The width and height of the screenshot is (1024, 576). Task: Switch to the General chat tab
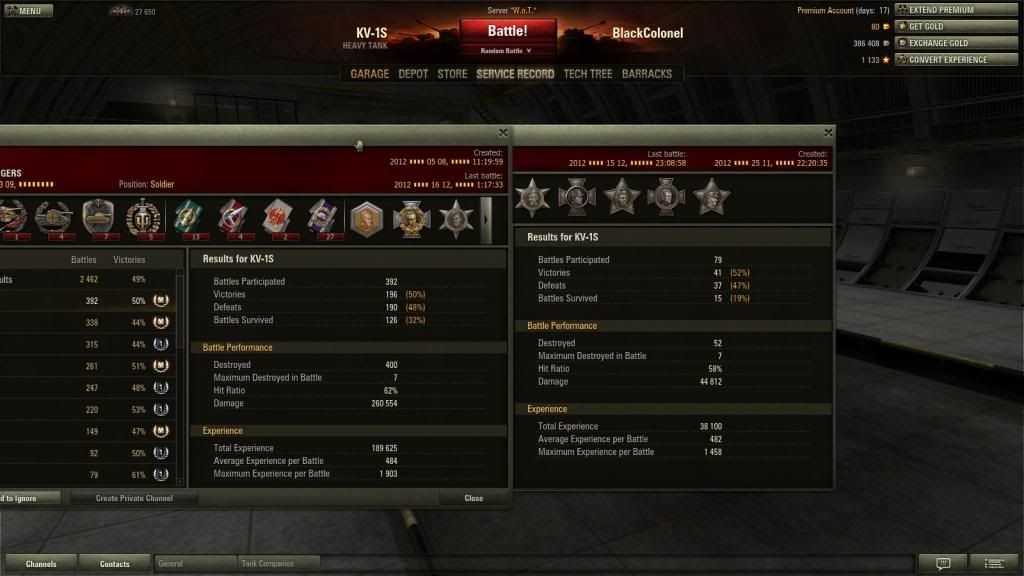195,564
